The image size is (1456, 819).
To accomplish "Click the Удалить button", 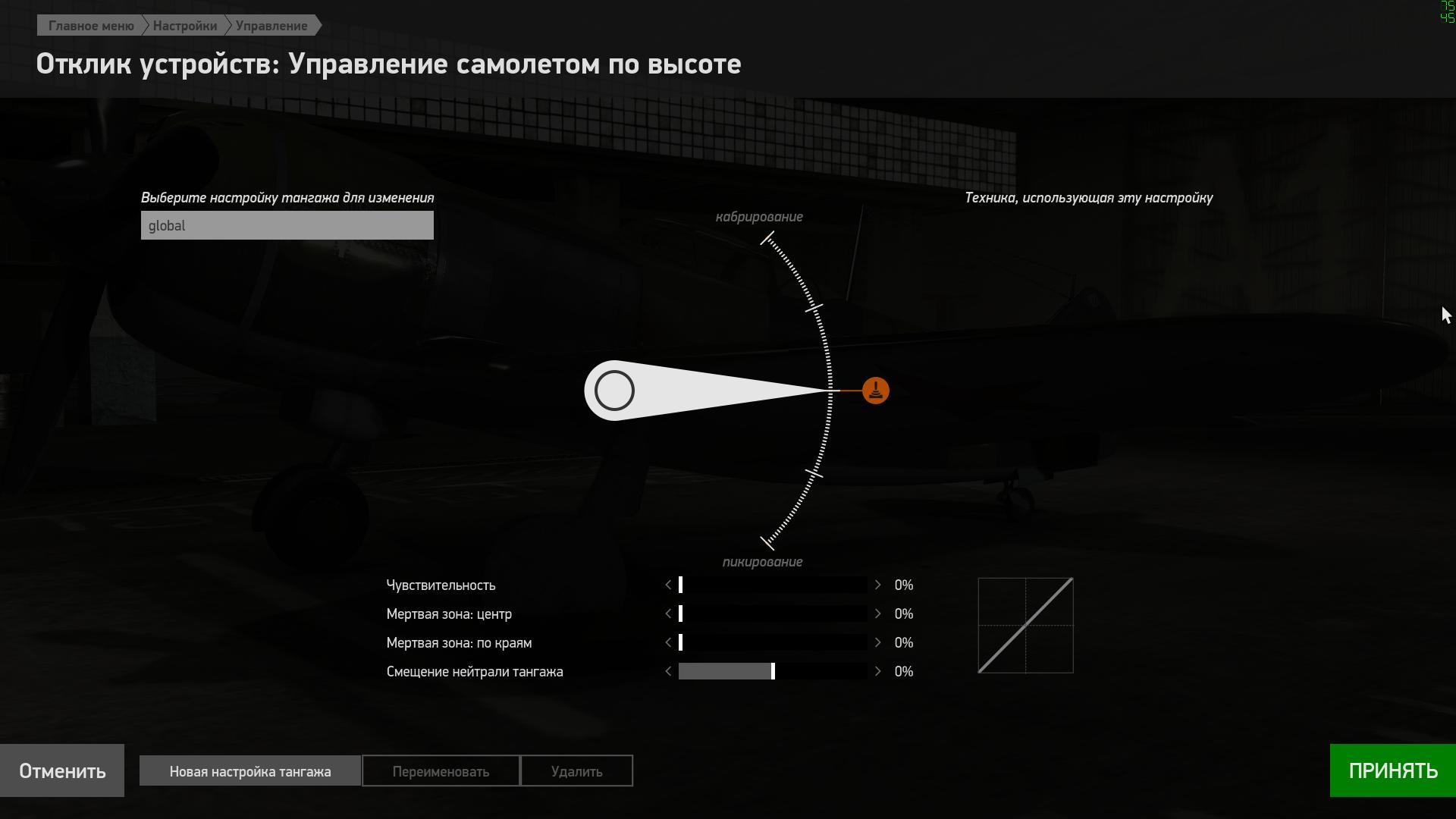I will click(576, 771).
